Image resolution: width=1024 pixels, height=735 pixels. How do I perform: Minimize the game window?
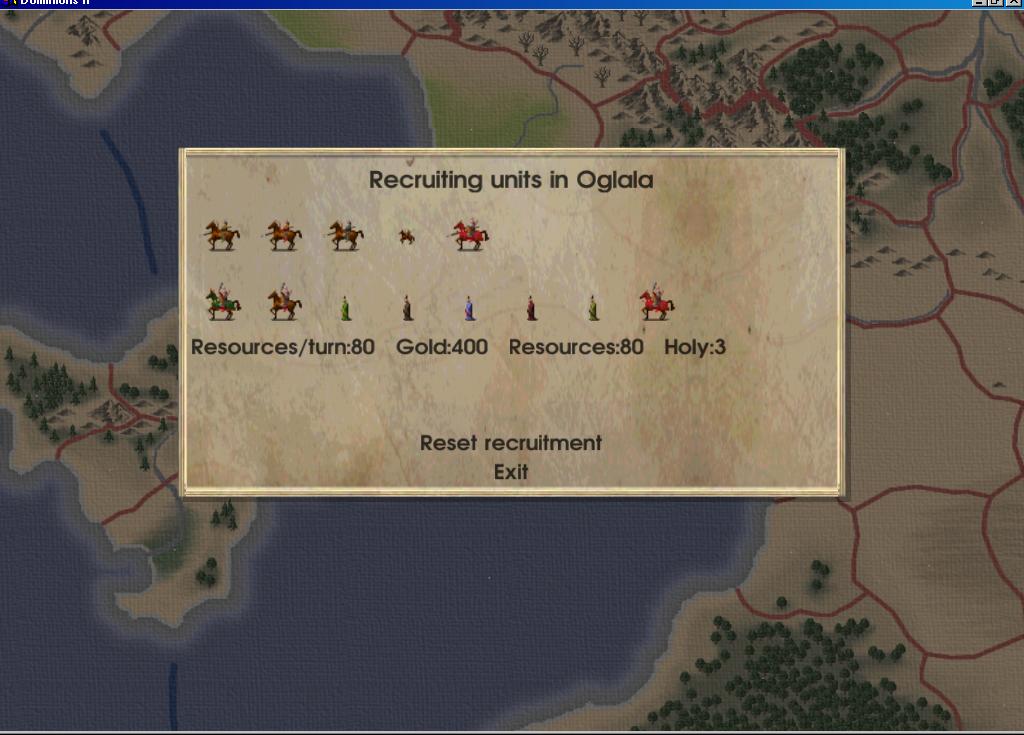pyautogui.click(x=979, y=3)
